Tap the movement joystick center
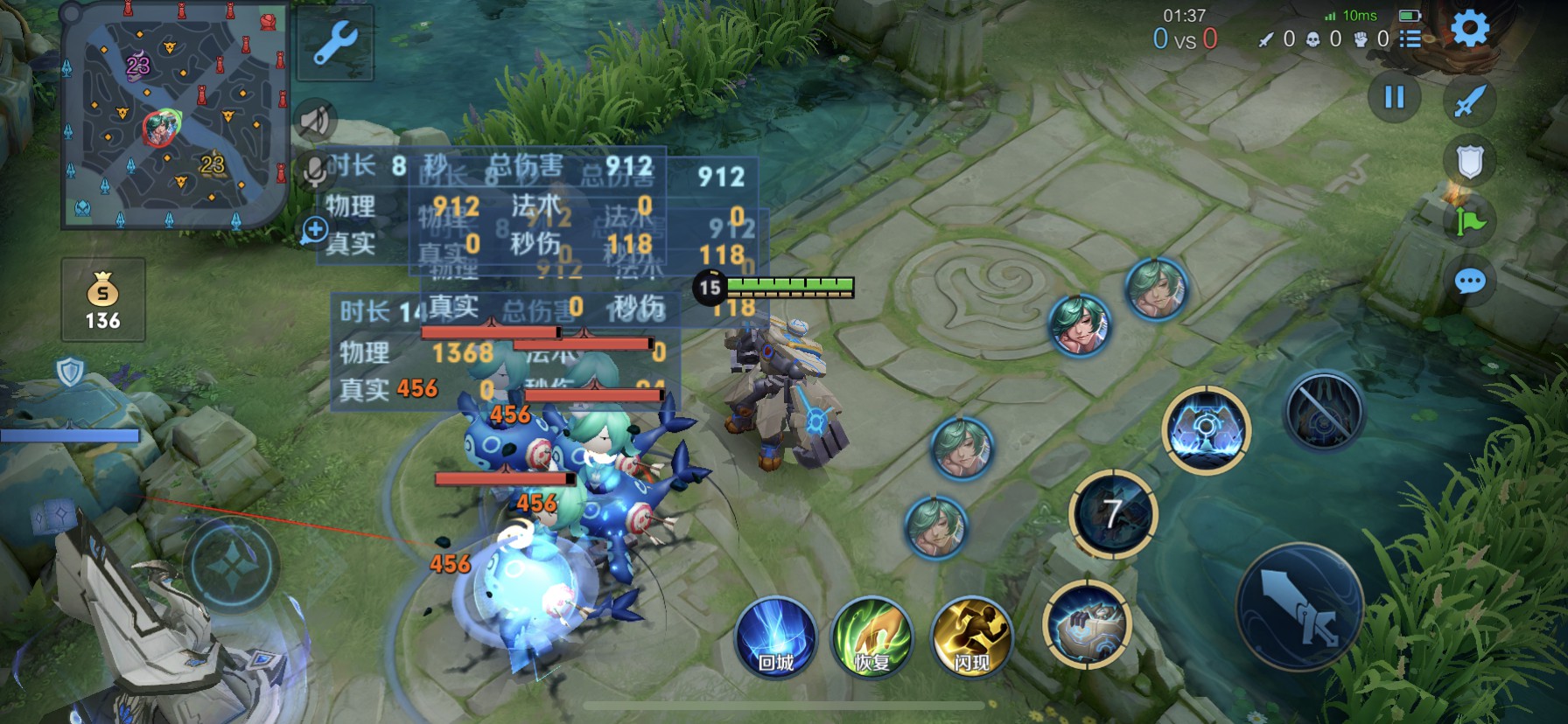This screenshot has width=1568, height=724. 231,565
